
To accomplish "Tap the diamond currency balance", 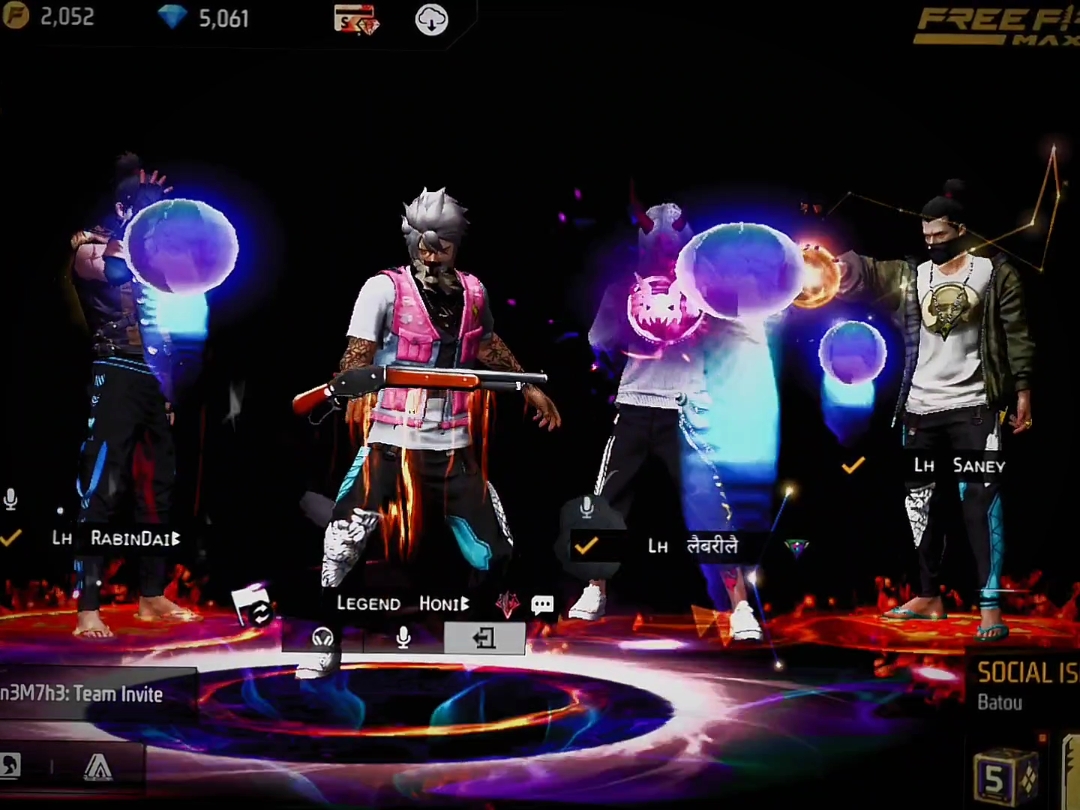I will (204, 18).
